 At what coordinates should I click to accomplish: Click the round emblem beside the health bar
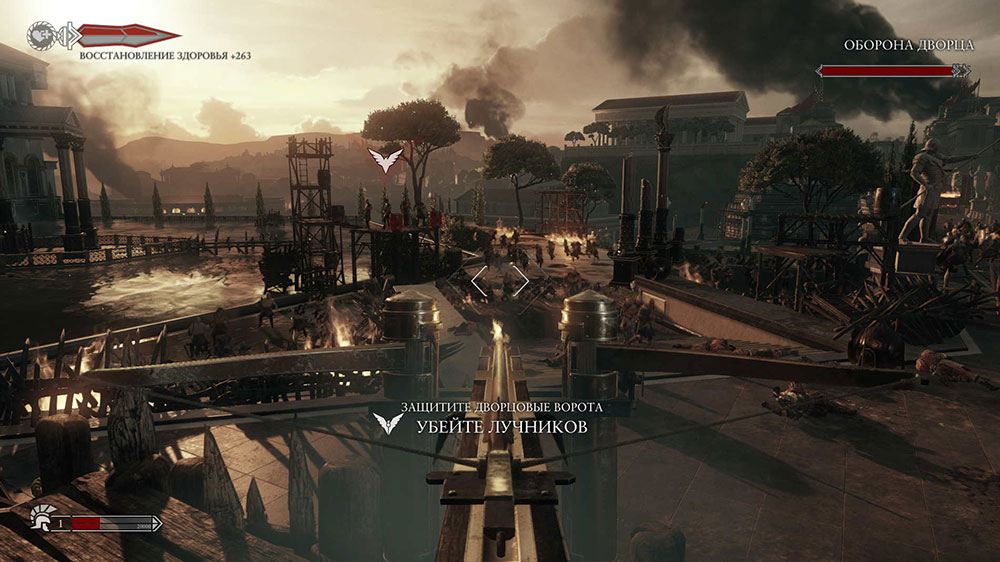42,35
